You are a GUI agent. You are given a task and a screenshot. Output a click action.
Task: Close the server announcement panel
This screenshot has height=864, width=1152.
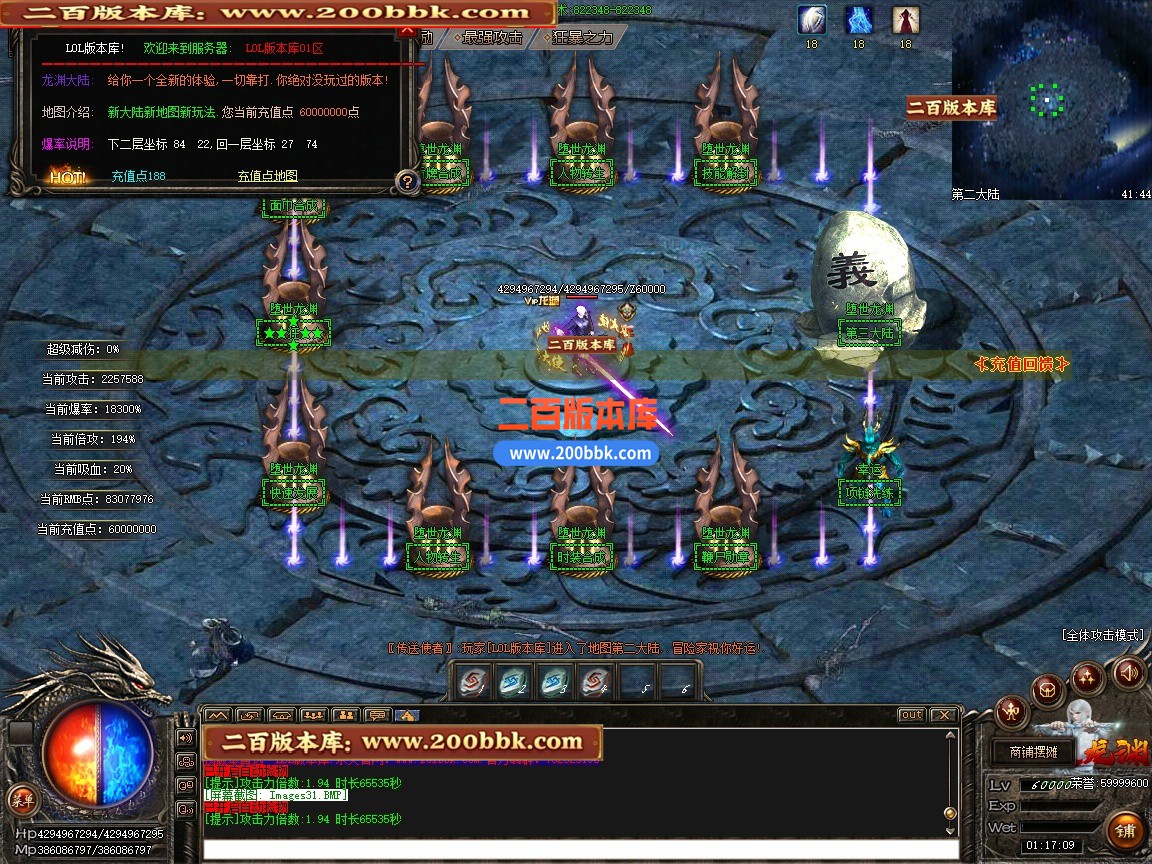[x=406, y=31]
